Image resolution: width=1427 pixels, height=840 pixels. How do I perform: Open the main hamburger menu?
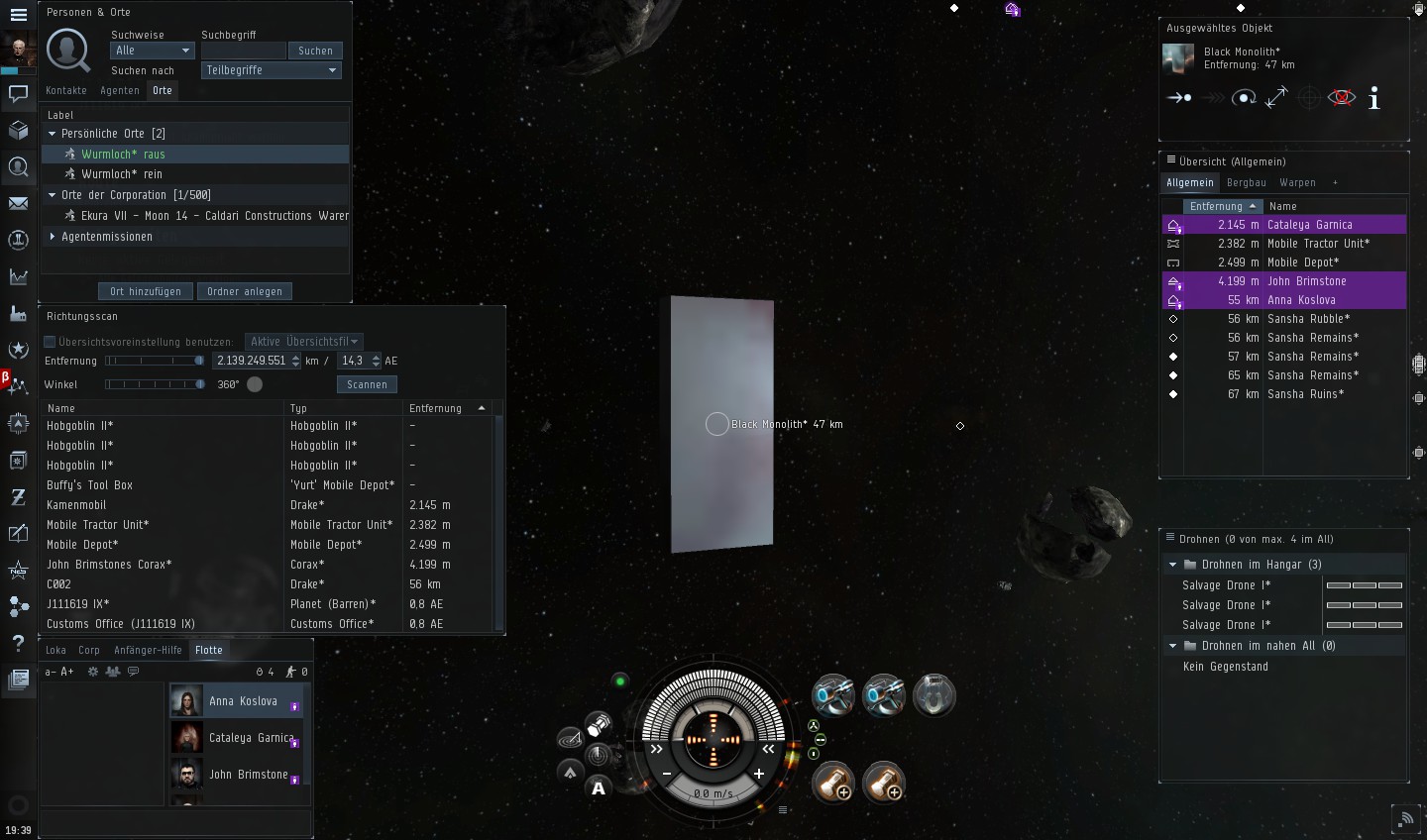point(18,15)
